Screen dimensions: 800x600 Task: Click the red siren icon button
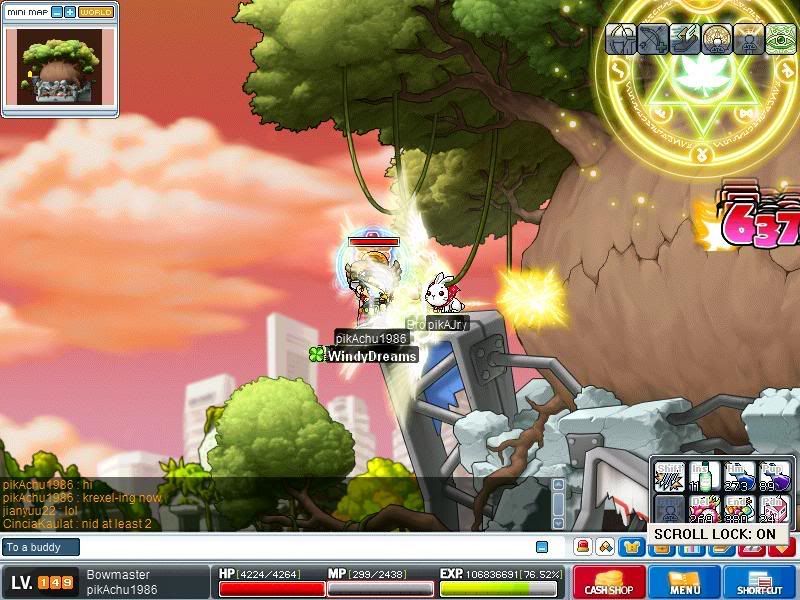click(x=583, y=547)
